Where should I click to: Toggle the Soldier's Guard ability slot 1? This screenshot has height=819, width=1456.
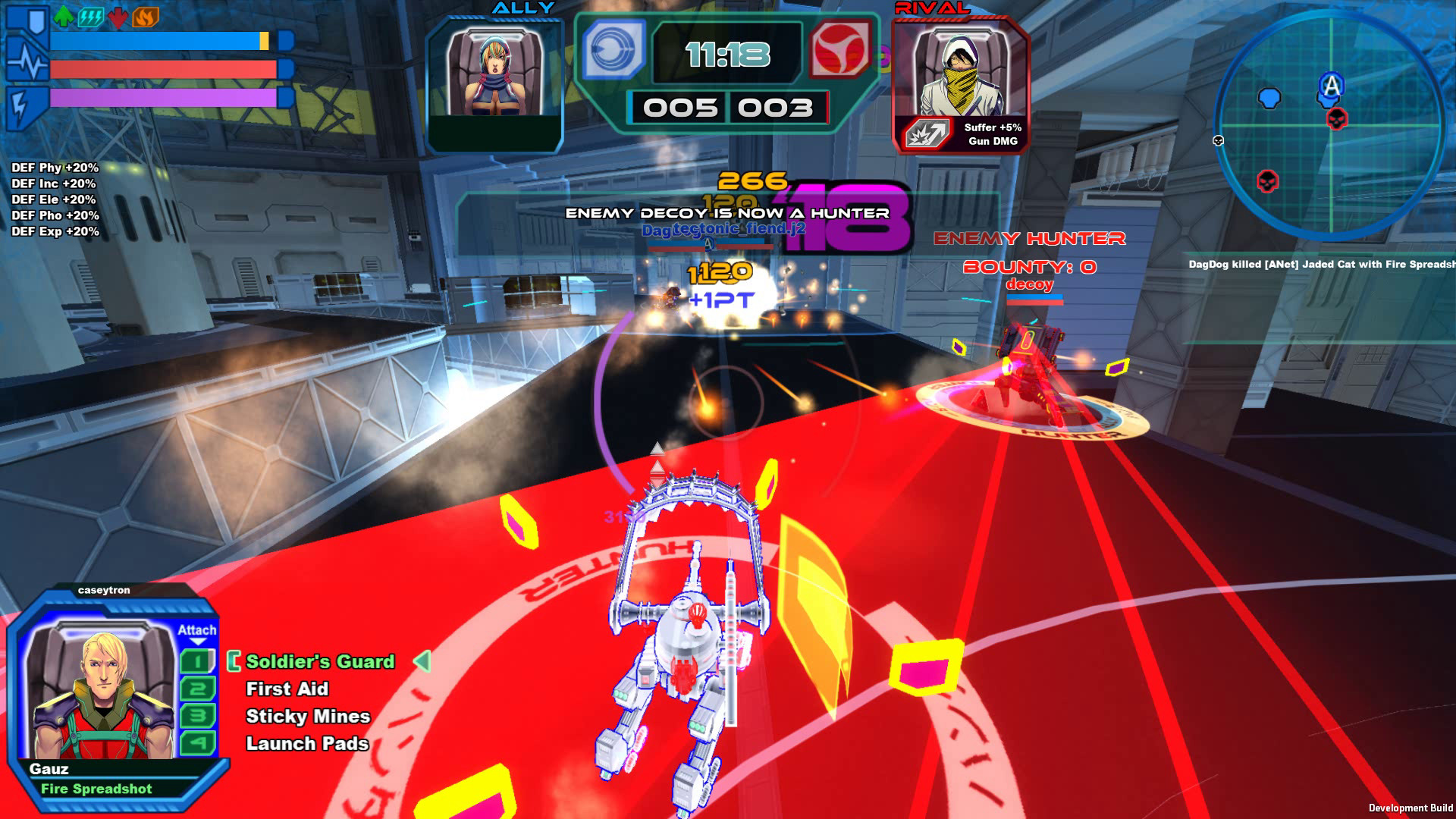[x=198, y=661]
